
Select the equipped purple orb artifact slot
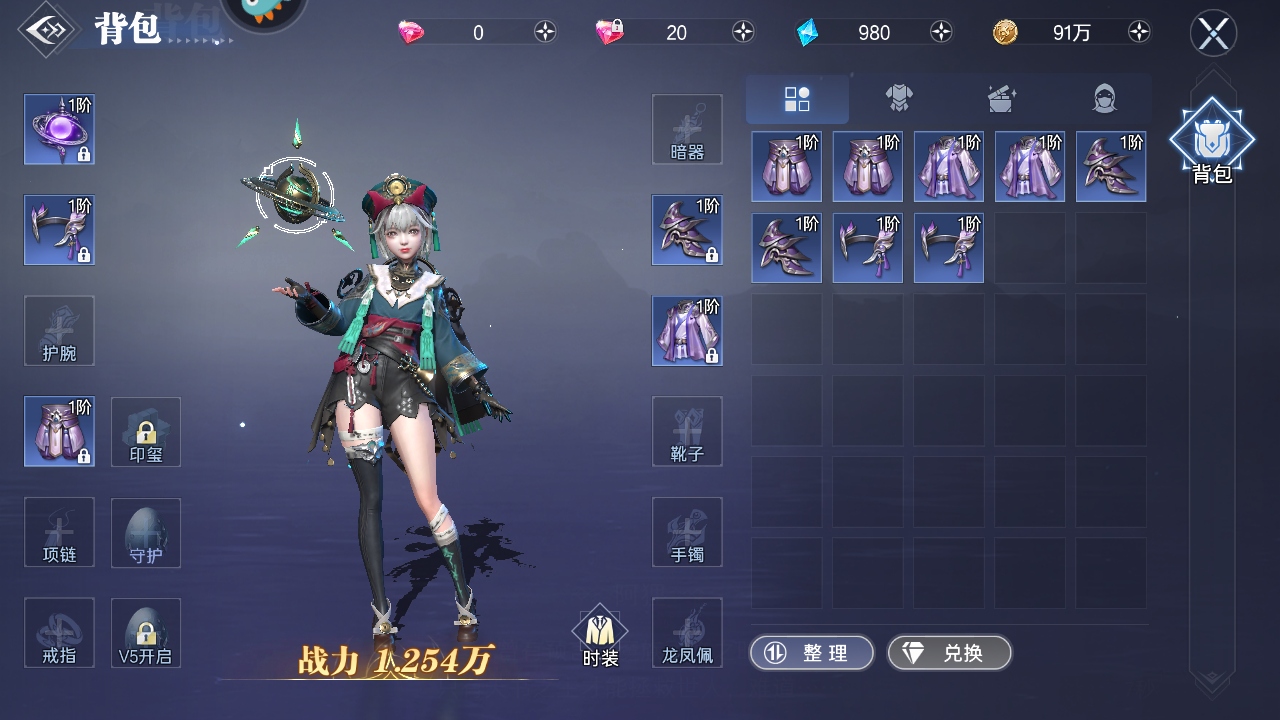[x=58, y=130]
